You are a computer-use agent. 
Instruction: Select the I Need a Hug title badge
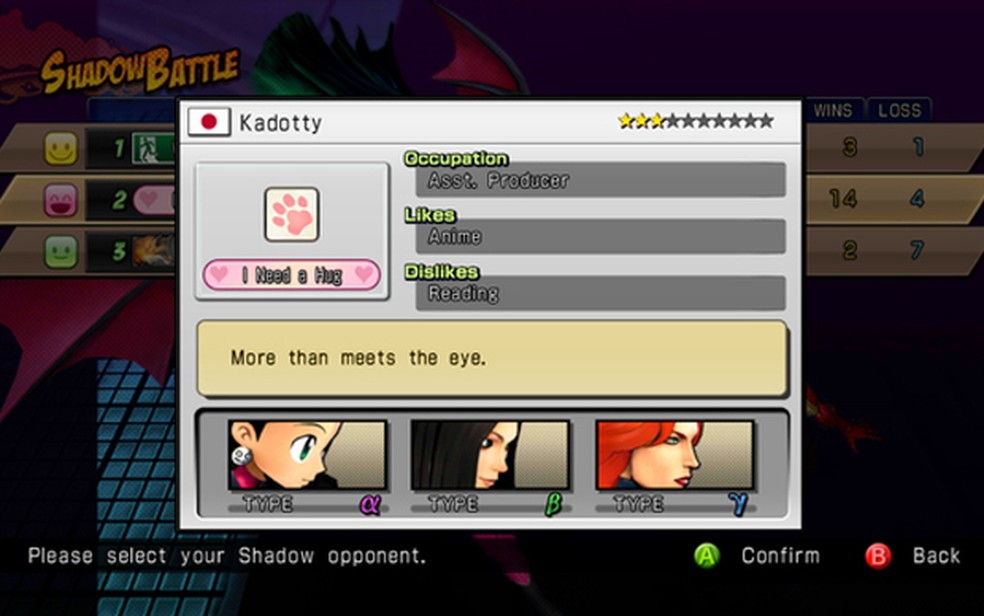coord(292,275)
